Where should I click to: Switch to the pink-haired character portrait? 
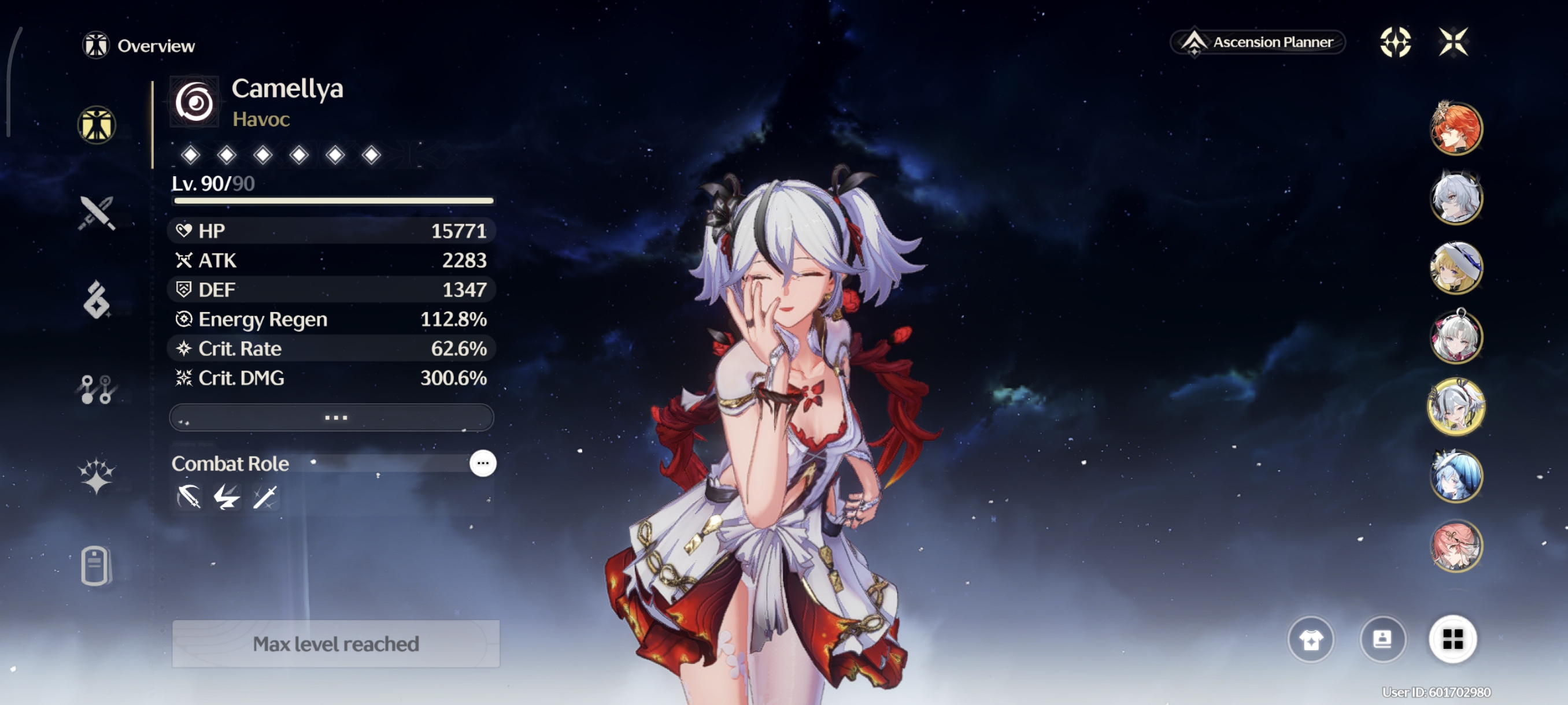point(1455,546)
